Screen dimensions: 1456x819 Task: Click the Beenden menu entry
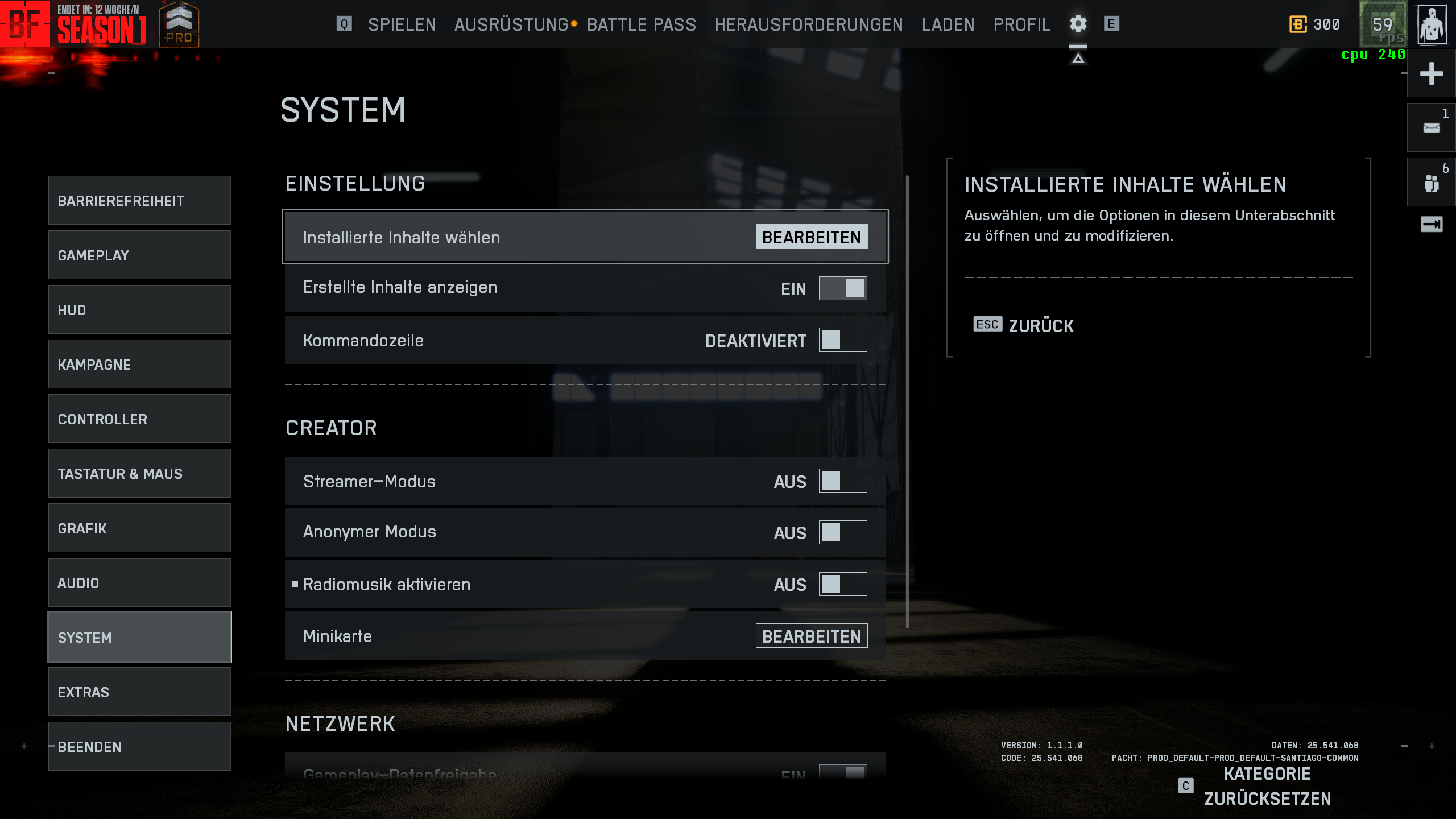tap(139, 747)
